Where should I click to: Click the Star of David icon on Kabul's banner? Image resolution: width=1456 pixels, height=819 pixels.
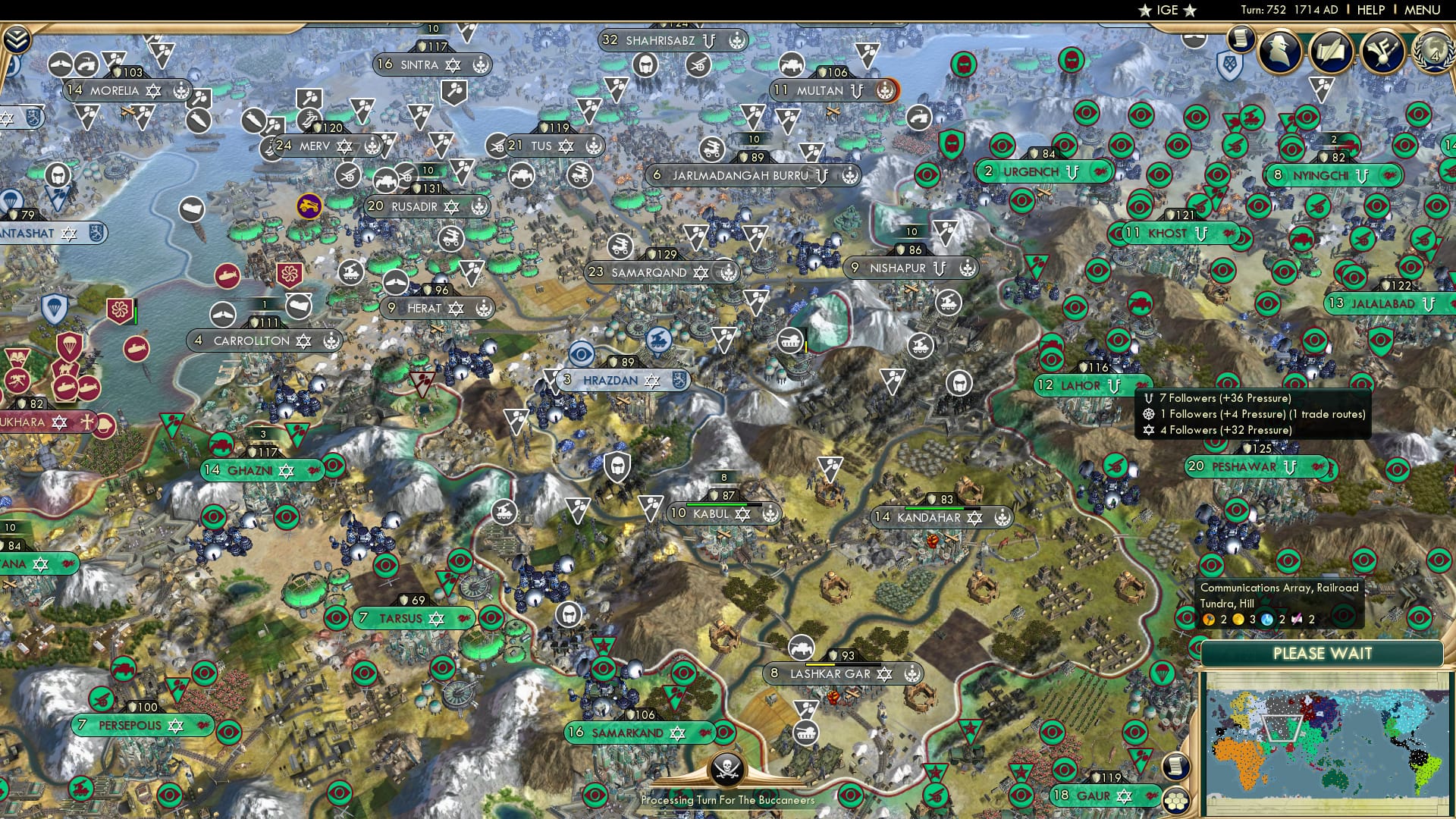741,513
